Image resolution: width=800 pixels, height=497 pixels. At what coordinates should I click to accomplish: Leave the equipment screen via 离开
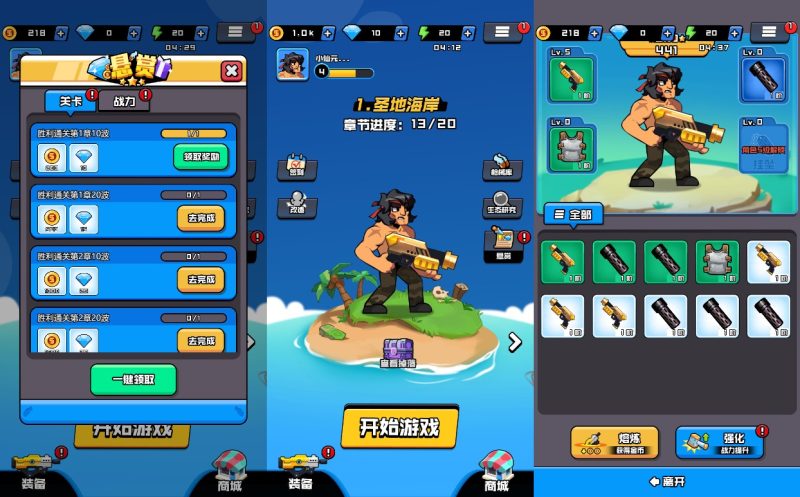(667, 482)
